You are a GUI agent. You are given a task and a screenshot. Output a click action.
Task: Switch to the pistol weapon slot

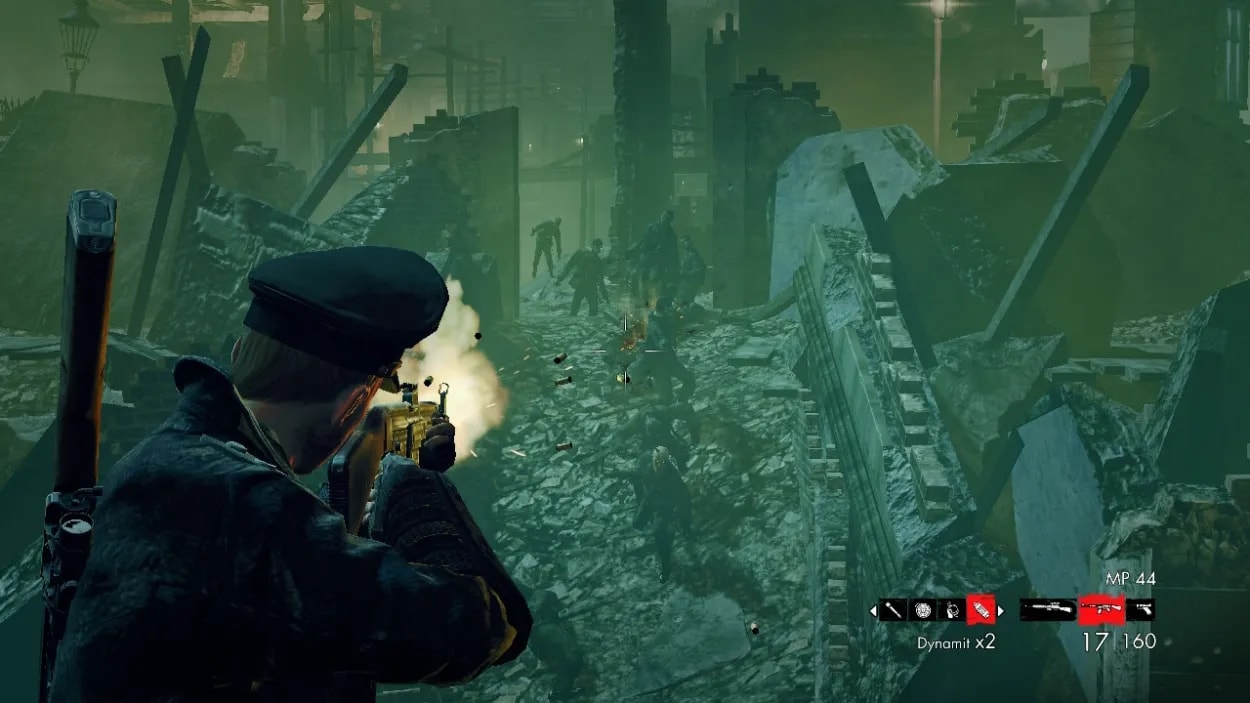pos(1140,610)
